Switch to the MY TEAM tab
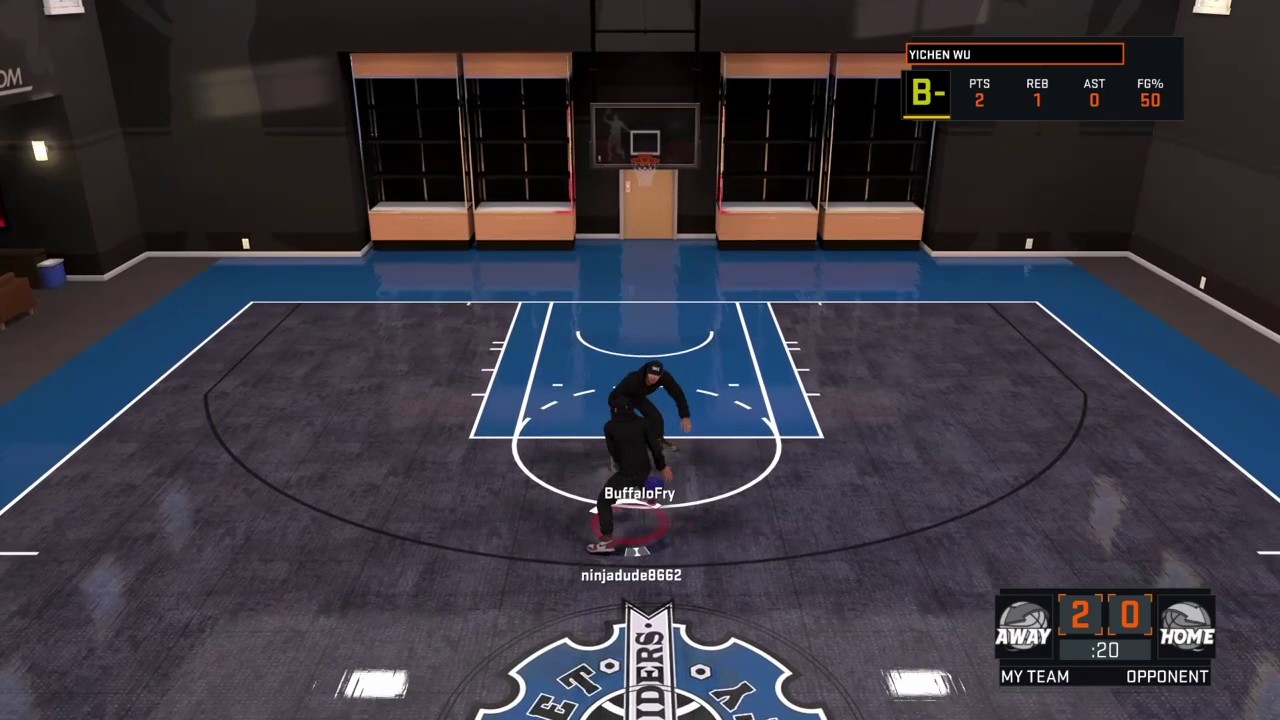This screenshot has width=1280, height=720. (1035, 677)
